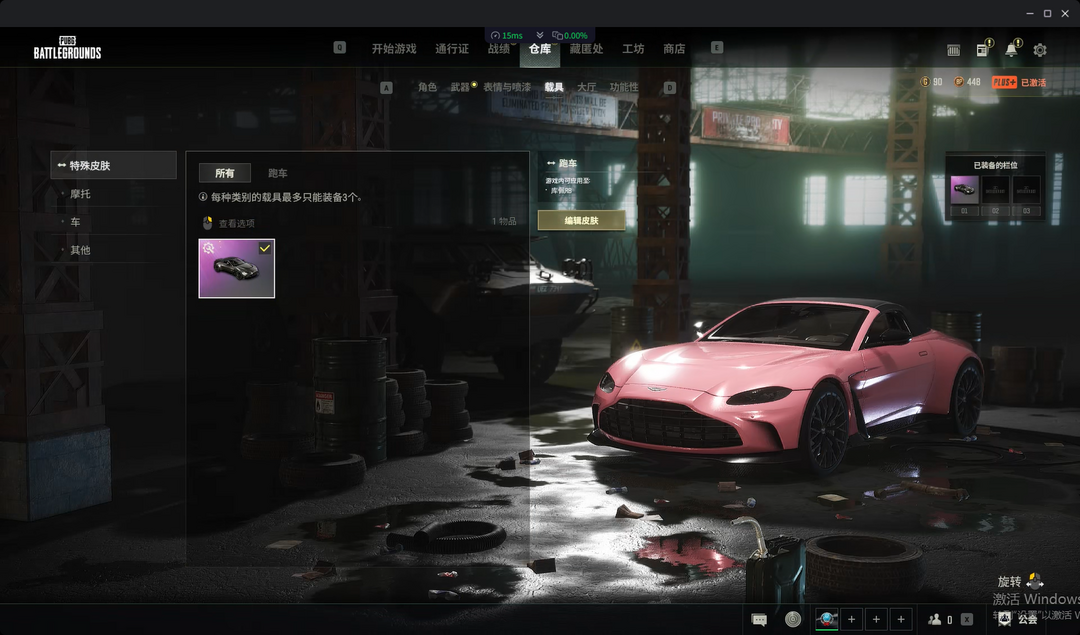Open the 公会 (Guild) panel
This screenshot has width=1080, height=635.
click(x=1020, y=620)
